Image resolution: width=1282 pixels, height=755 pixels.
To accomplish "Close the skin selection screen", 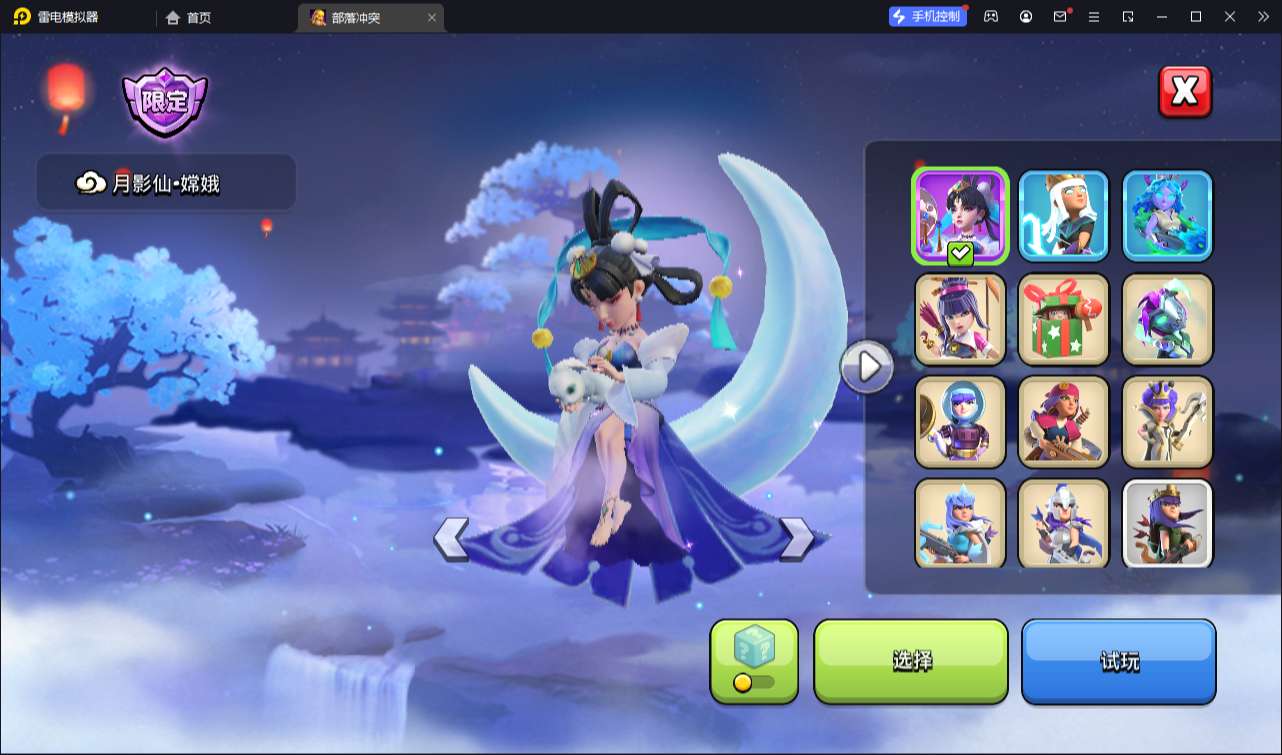I will 1185,92.
